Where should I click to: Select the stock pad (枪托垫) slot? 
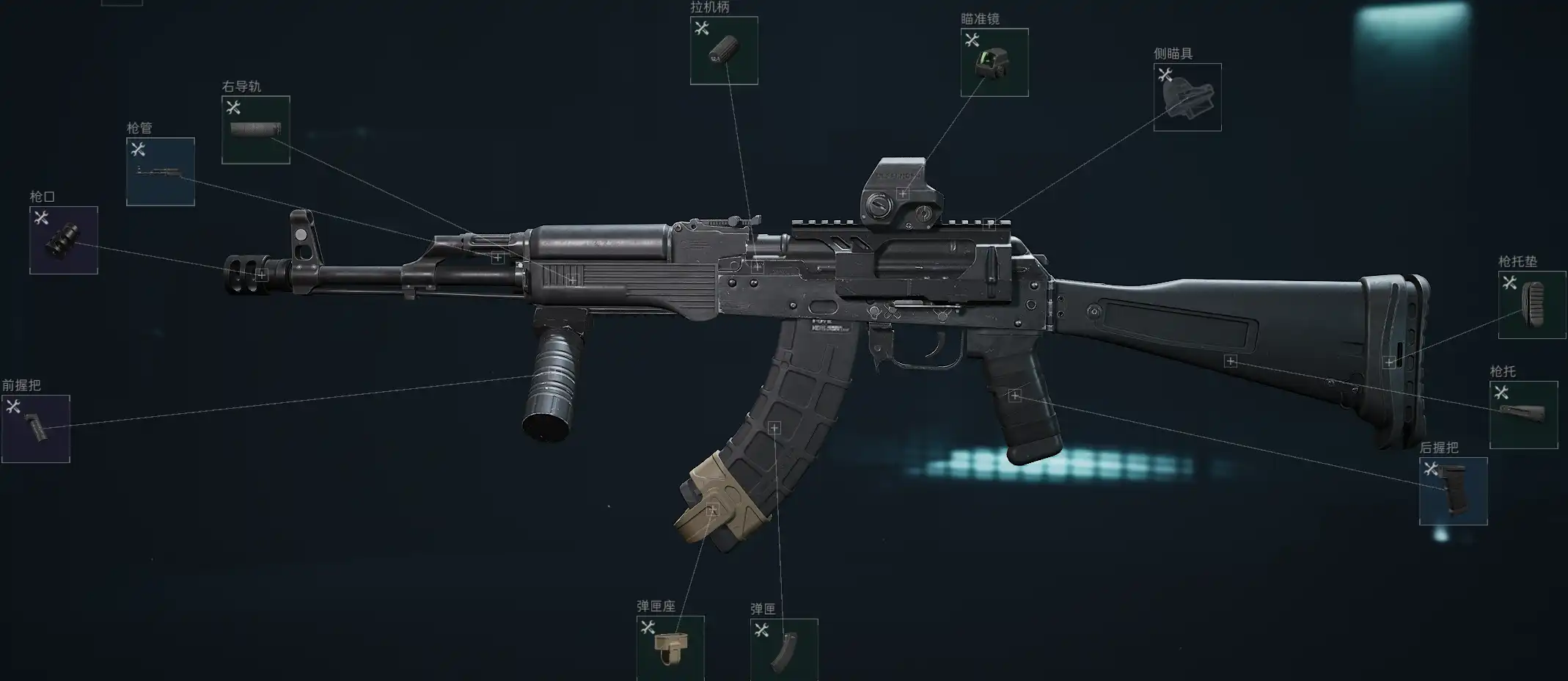(x=1532, y=305)
